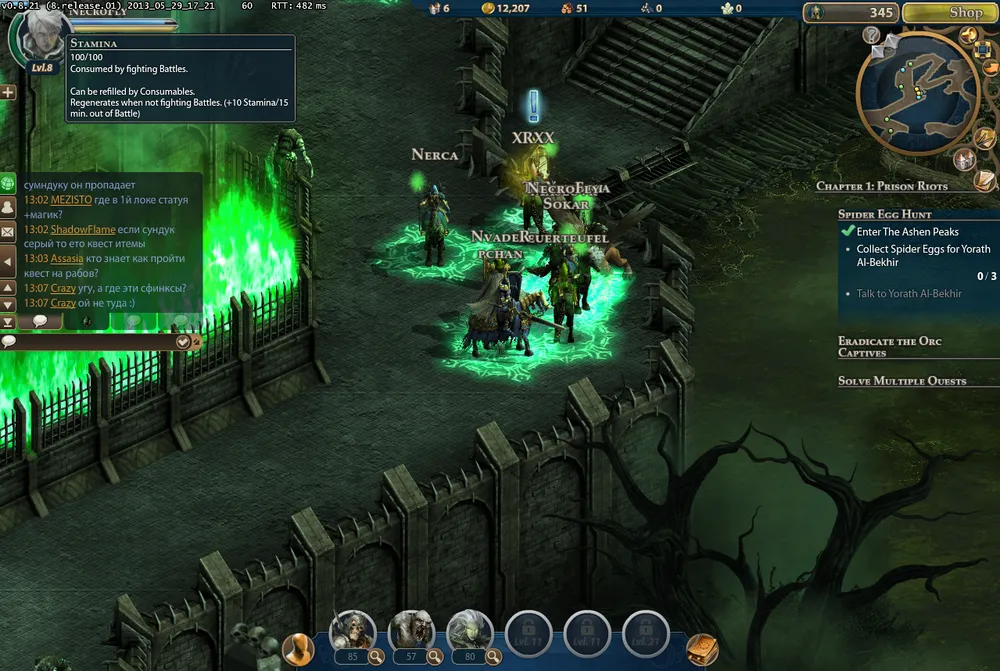This screenshot has height=671, width=1000.
Task: Open the envelope mail button
Action: click(8, 232)
